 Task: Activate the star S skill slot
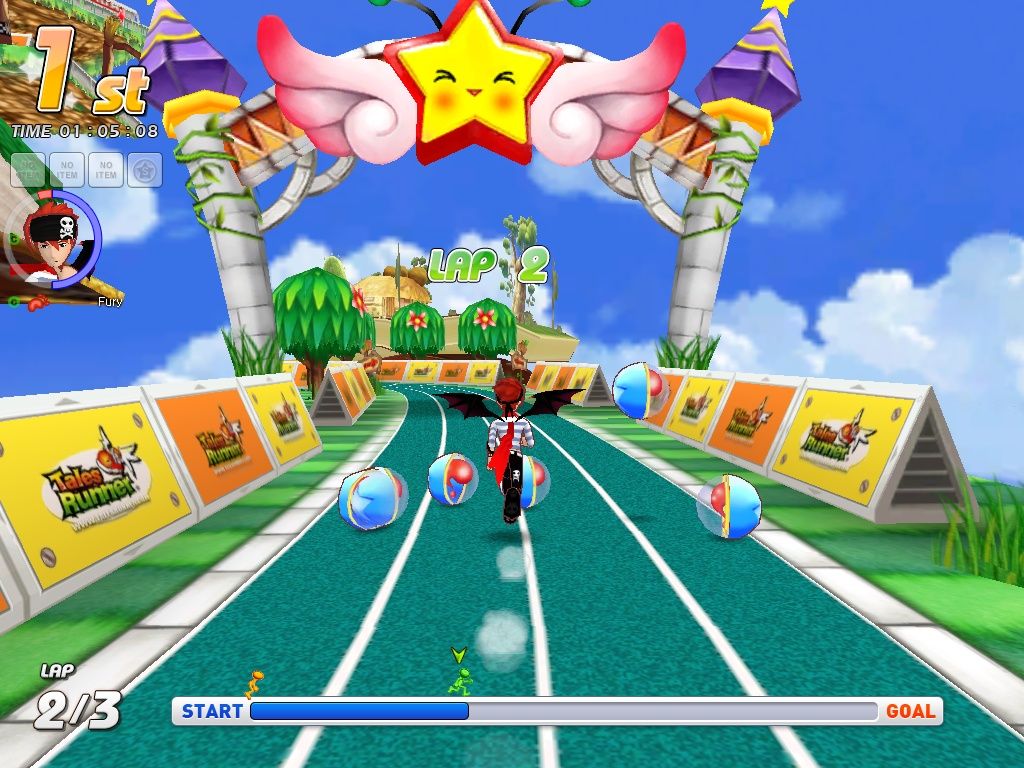tap(145, 170)
